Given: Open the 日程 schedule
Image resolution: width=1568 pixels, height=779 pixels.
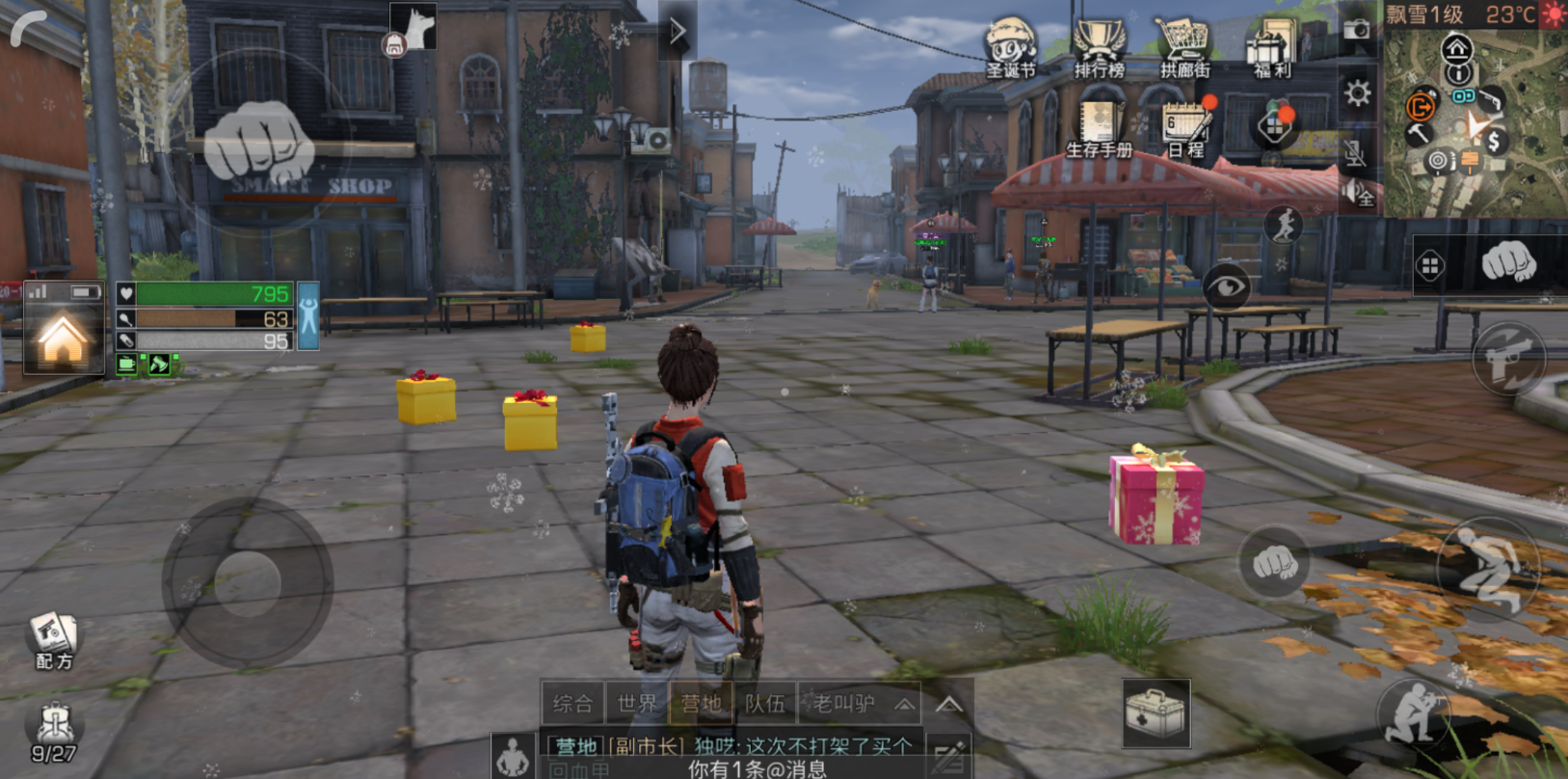Looking at the screenshot, I should [1186, 129].
